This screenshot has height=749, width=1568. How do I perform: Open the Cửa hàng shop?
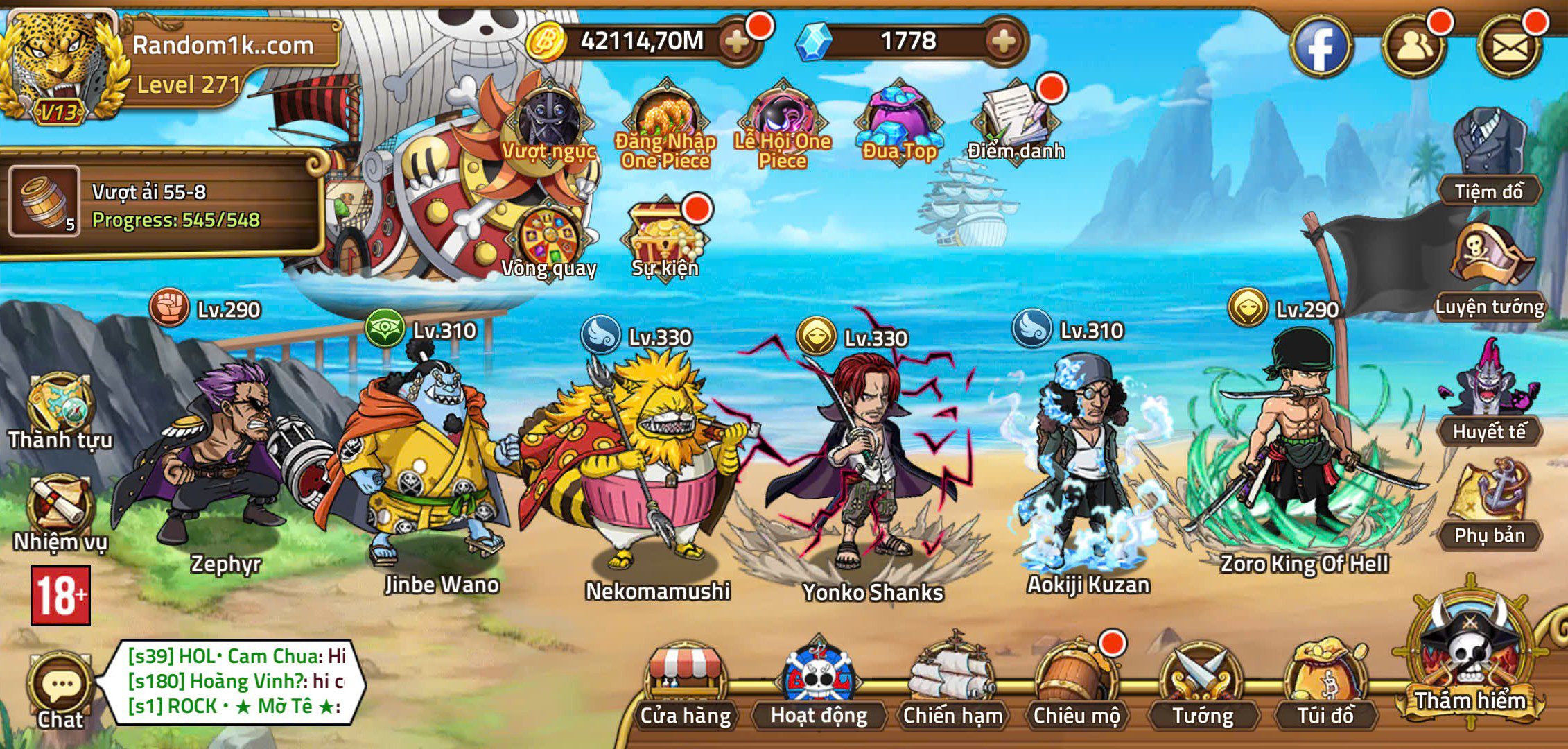pyautogui.click(x=685, y=687)
